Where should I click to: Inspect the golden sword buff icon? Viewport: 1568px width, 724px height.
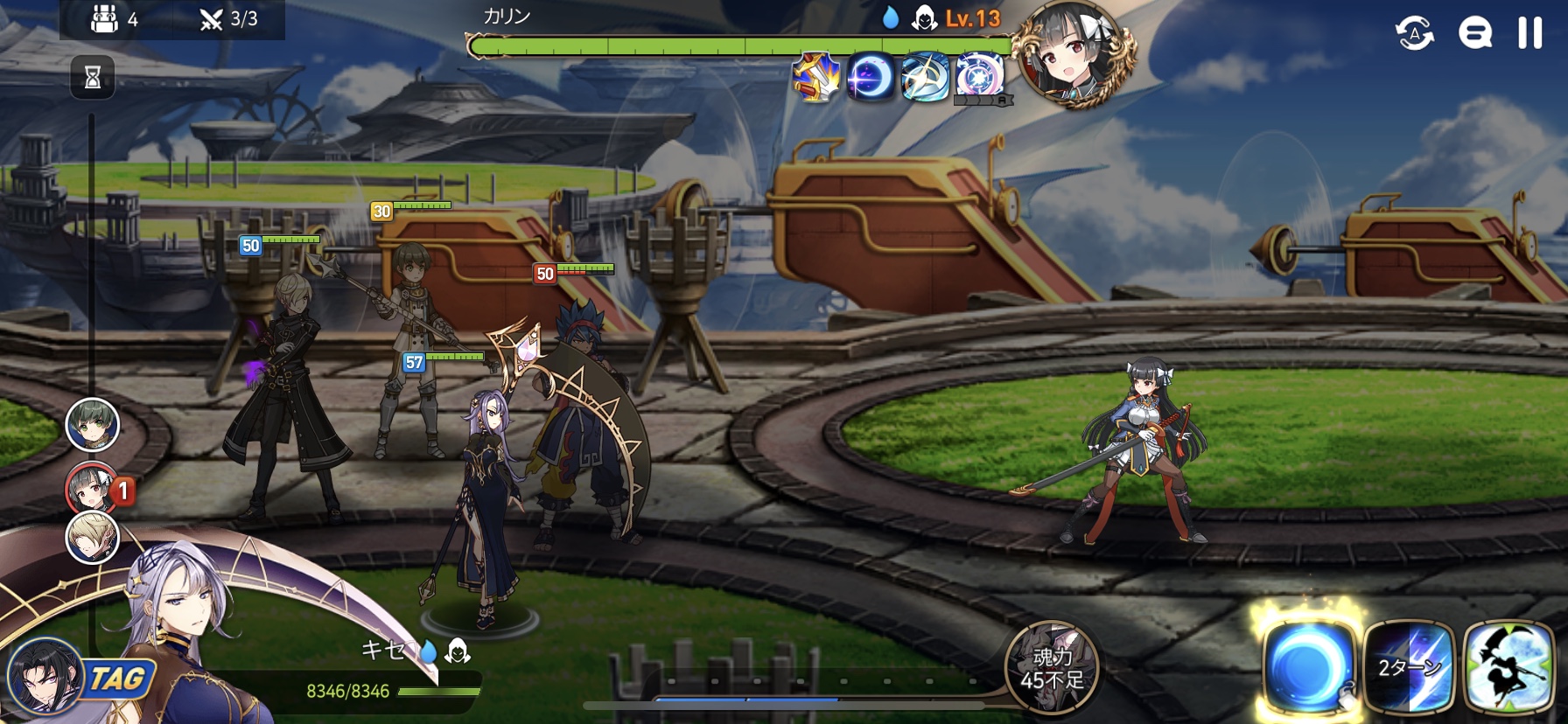pos(815,77)
